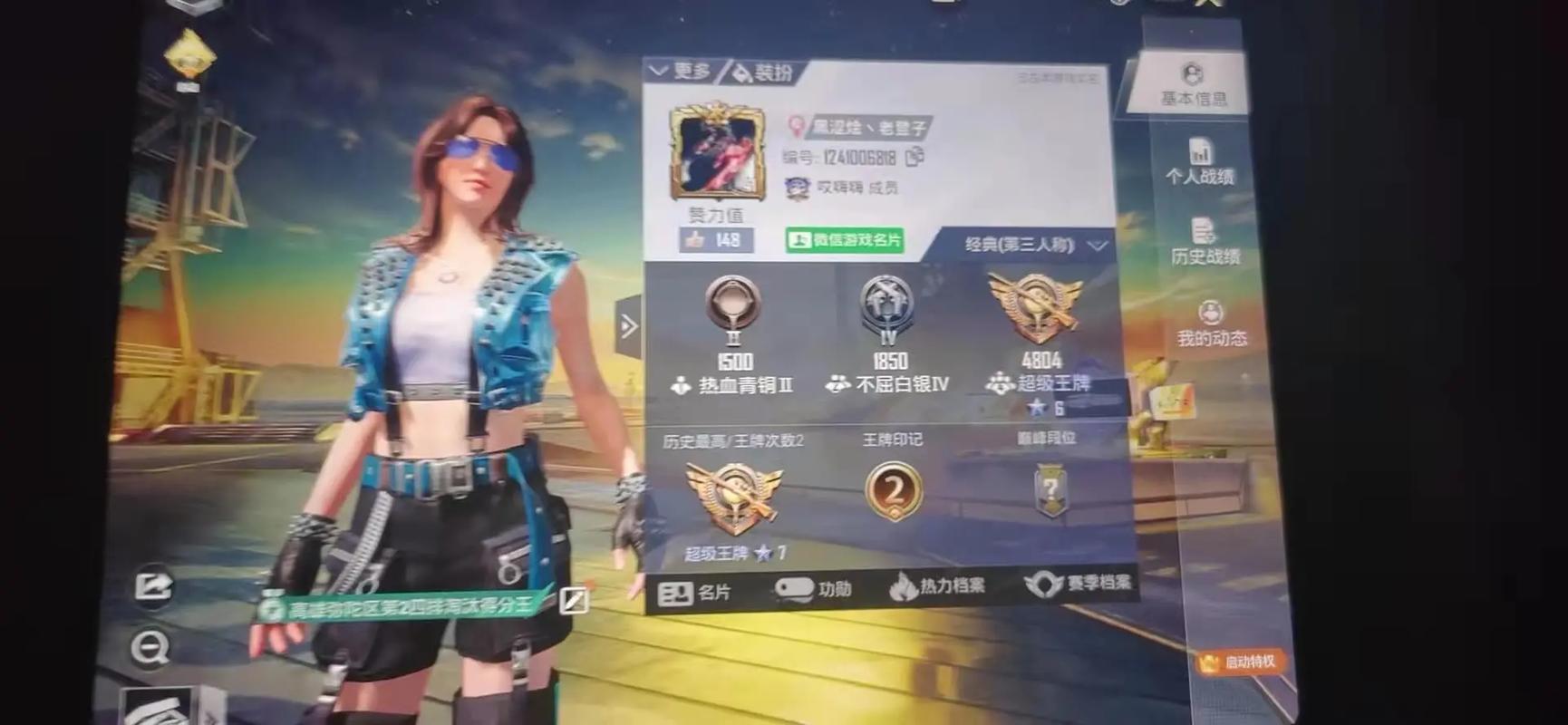1568x725 pixels.
Task: Click the 赞力值 148 likes counter
Action: [x=718, y=240]
